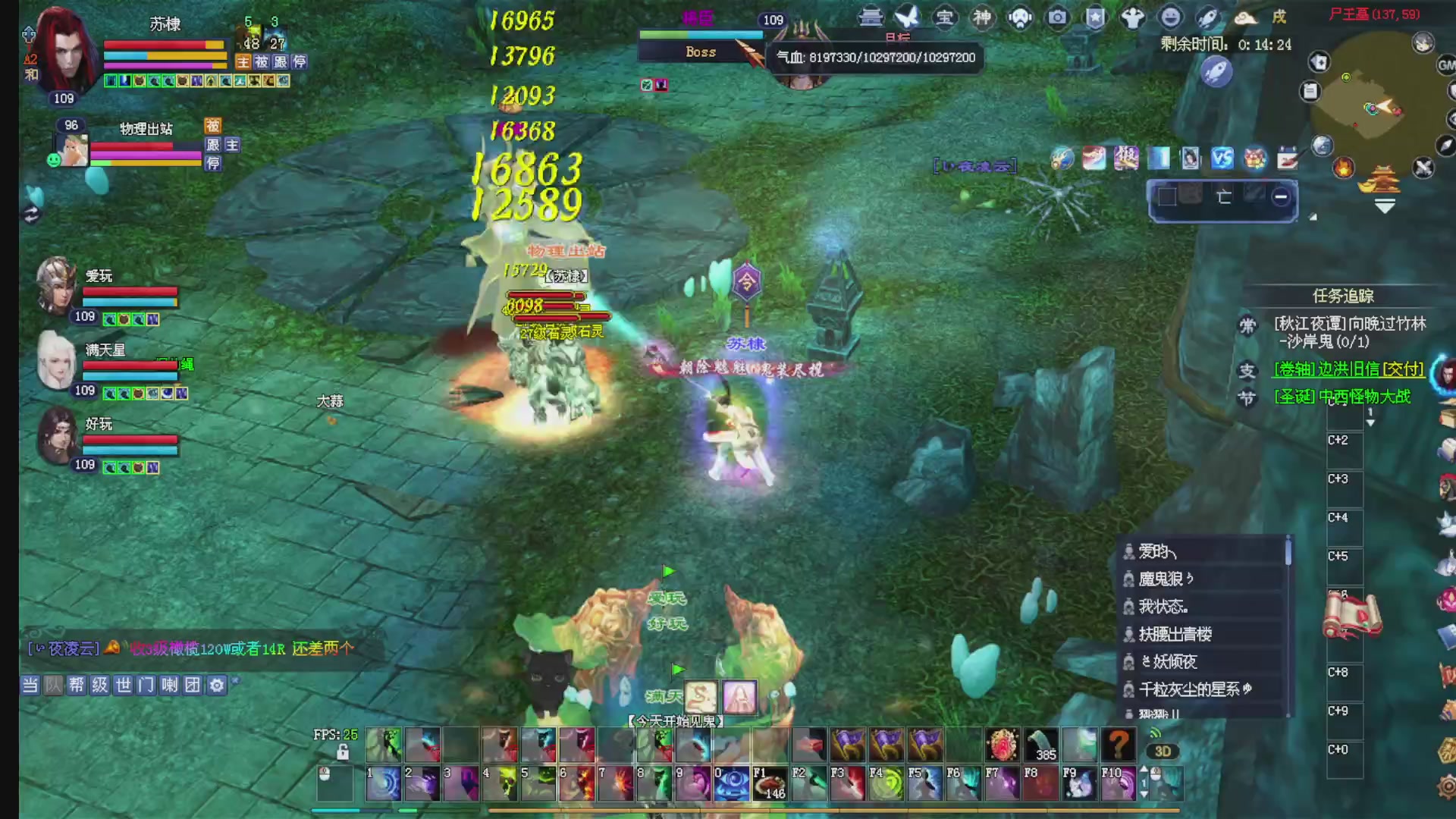Activate the blue eye skill on slot 0
This screenshot has width=1456, height=819.
click(x=731, y=783)
